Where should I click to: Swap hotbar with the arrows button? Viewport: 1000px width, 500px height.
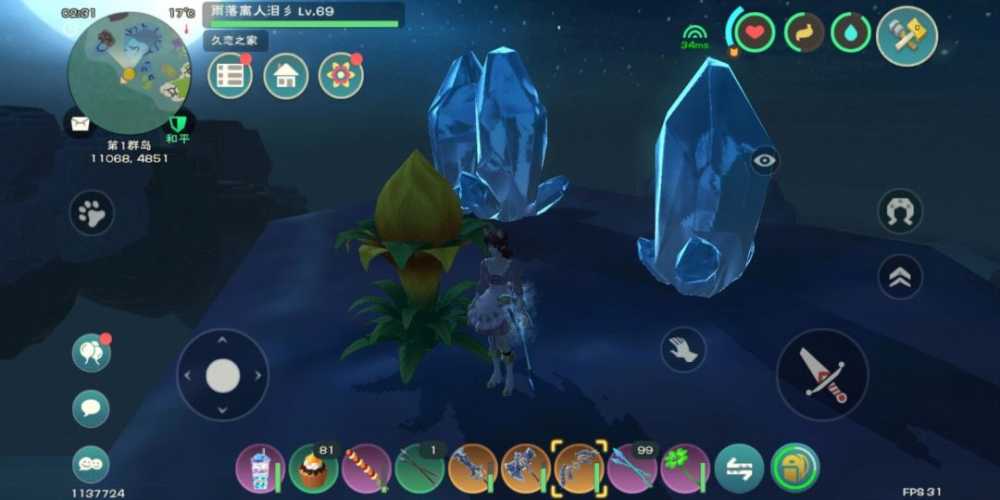coord(740,468)
